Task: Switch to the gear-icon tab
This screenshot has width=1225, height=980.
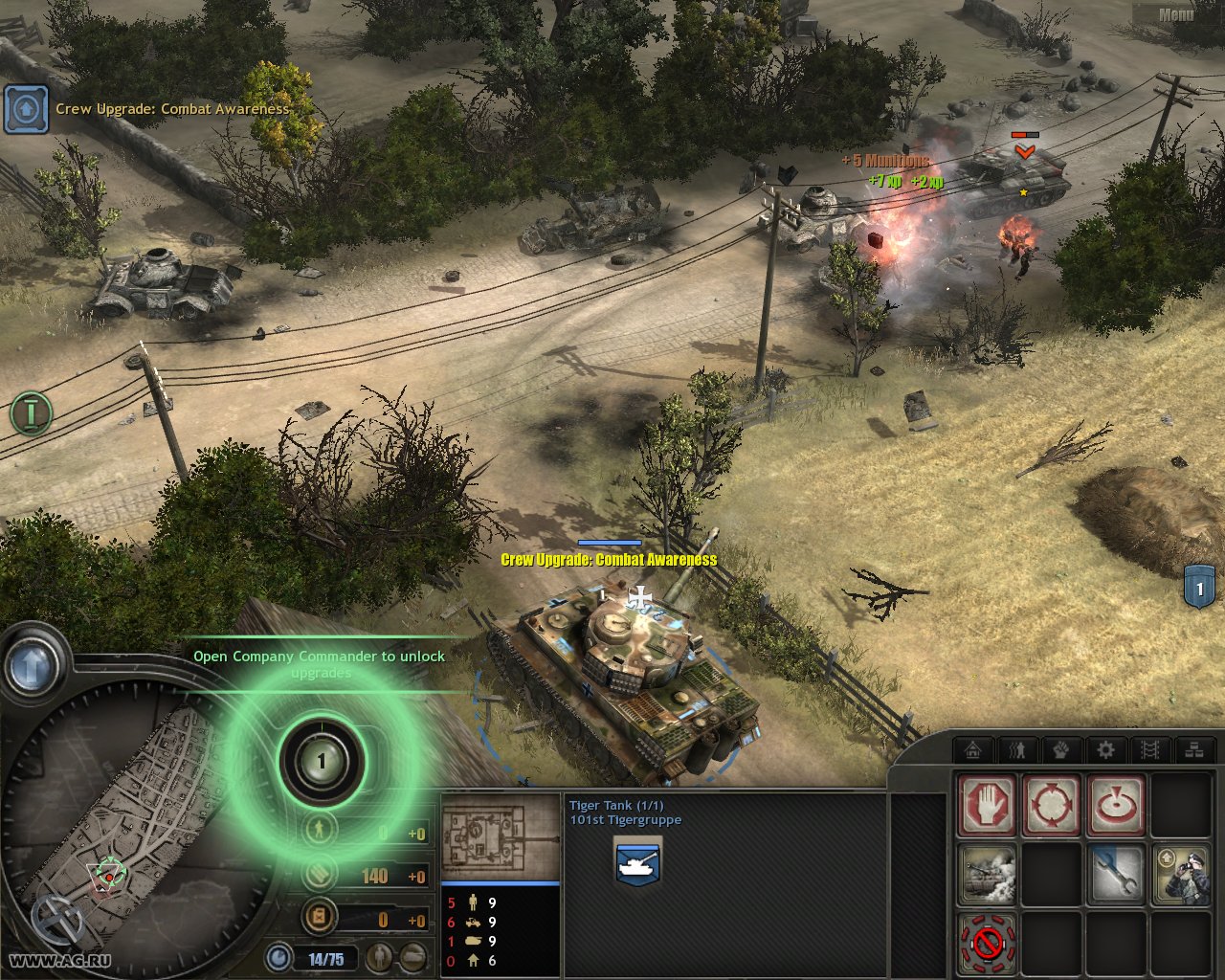Action: 1105,749
